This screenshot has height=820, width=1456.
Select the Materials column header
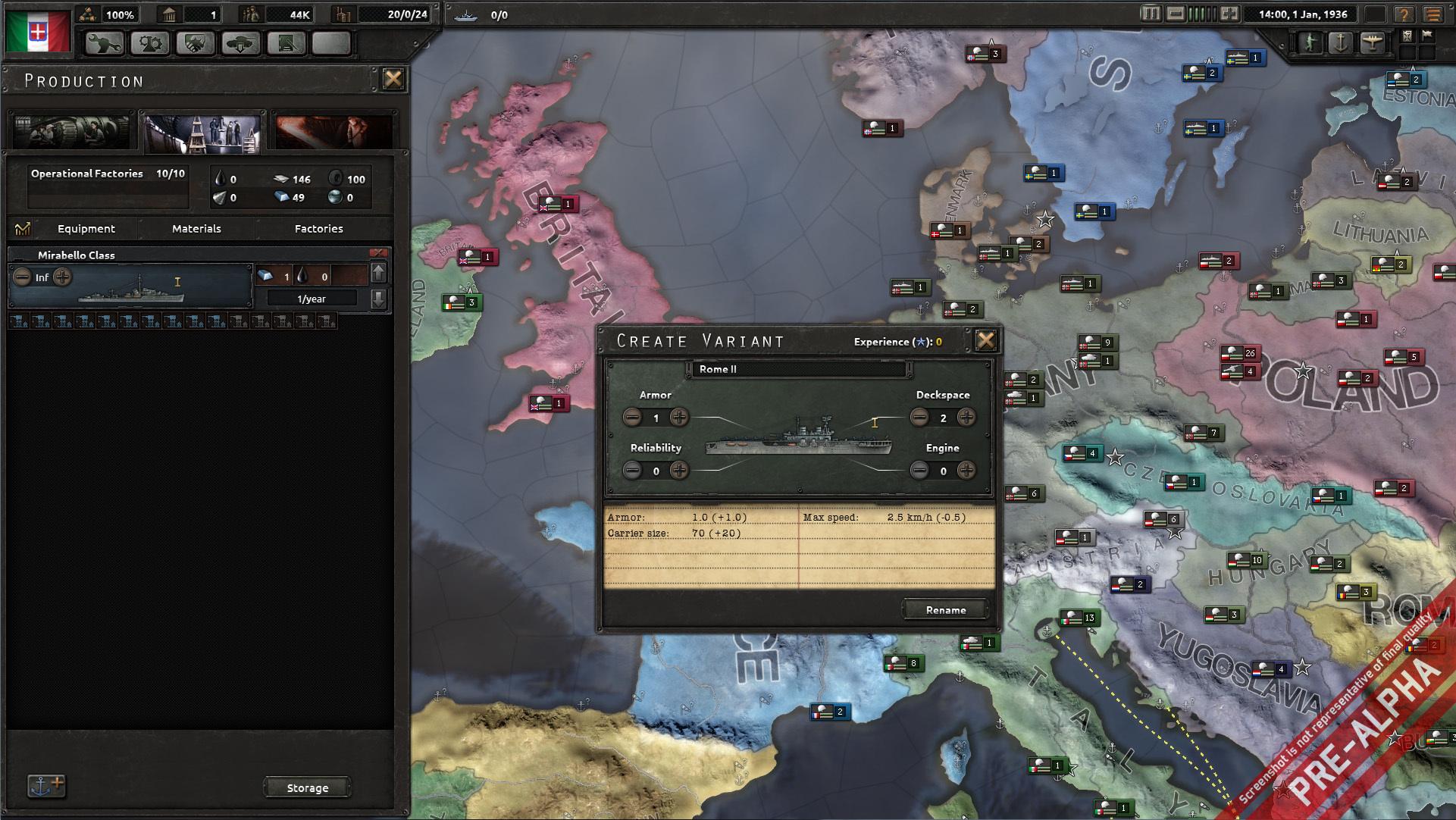pyautogui.click(x=196, y=228)
